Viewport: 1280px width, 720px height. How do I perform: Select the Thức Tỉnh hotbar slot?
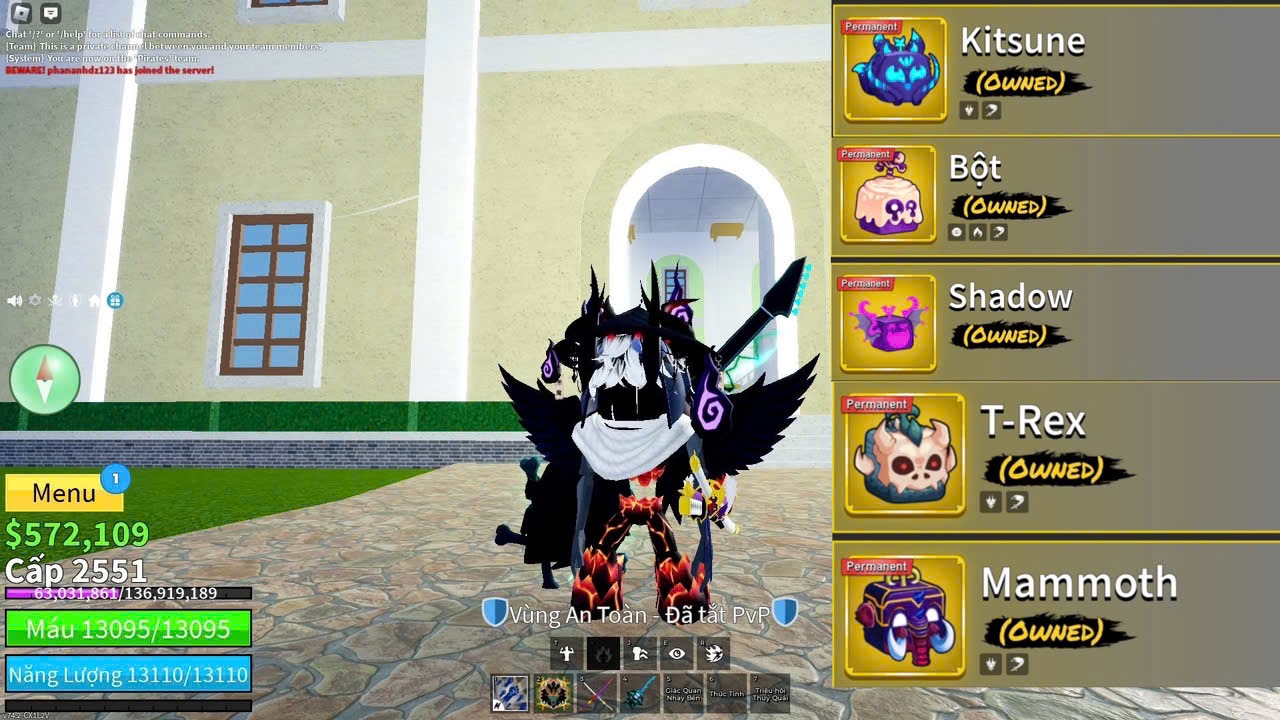click(727, 693)
